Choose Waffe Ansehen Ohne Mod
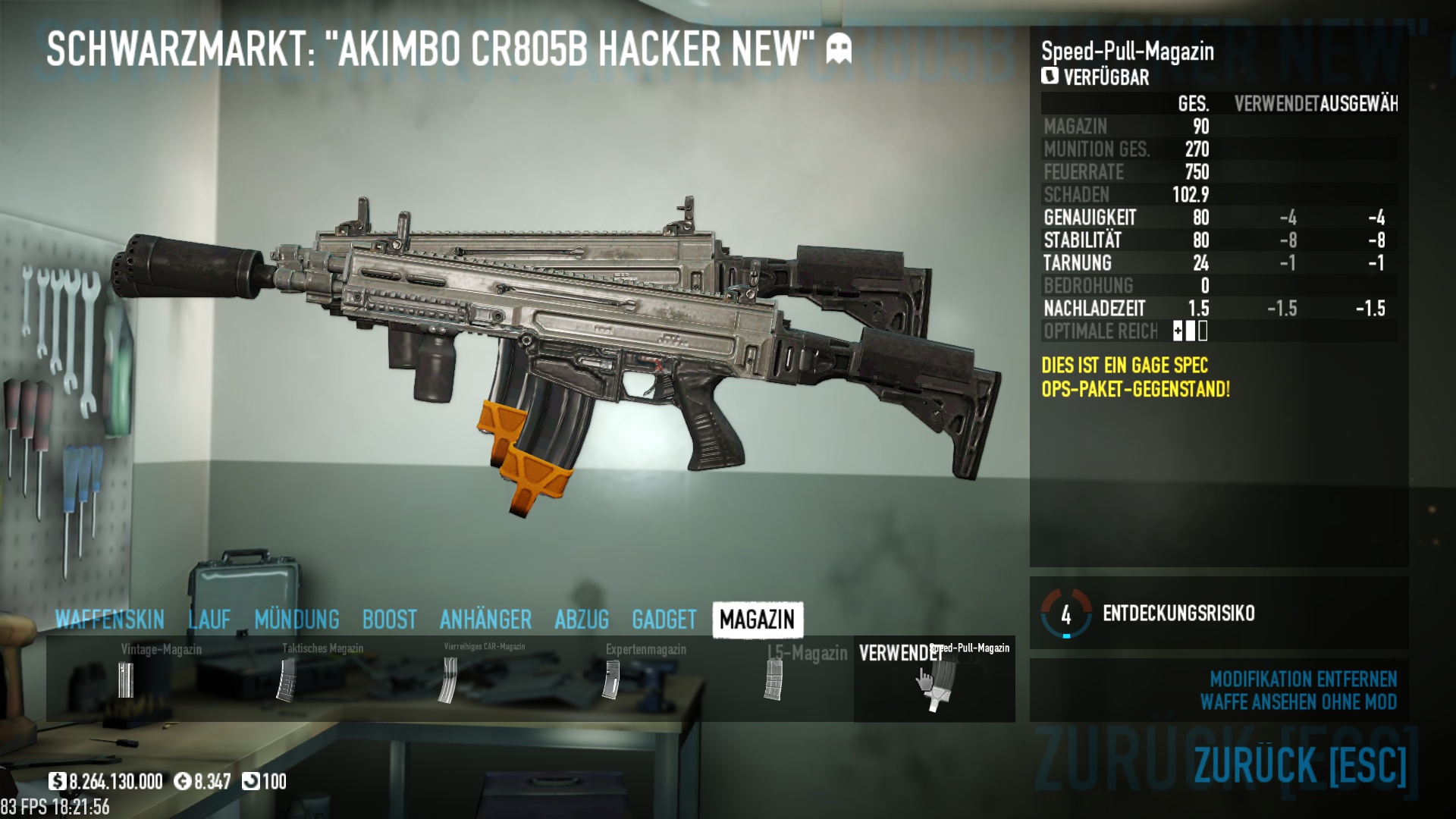1456x819 pixels. 1298,702
